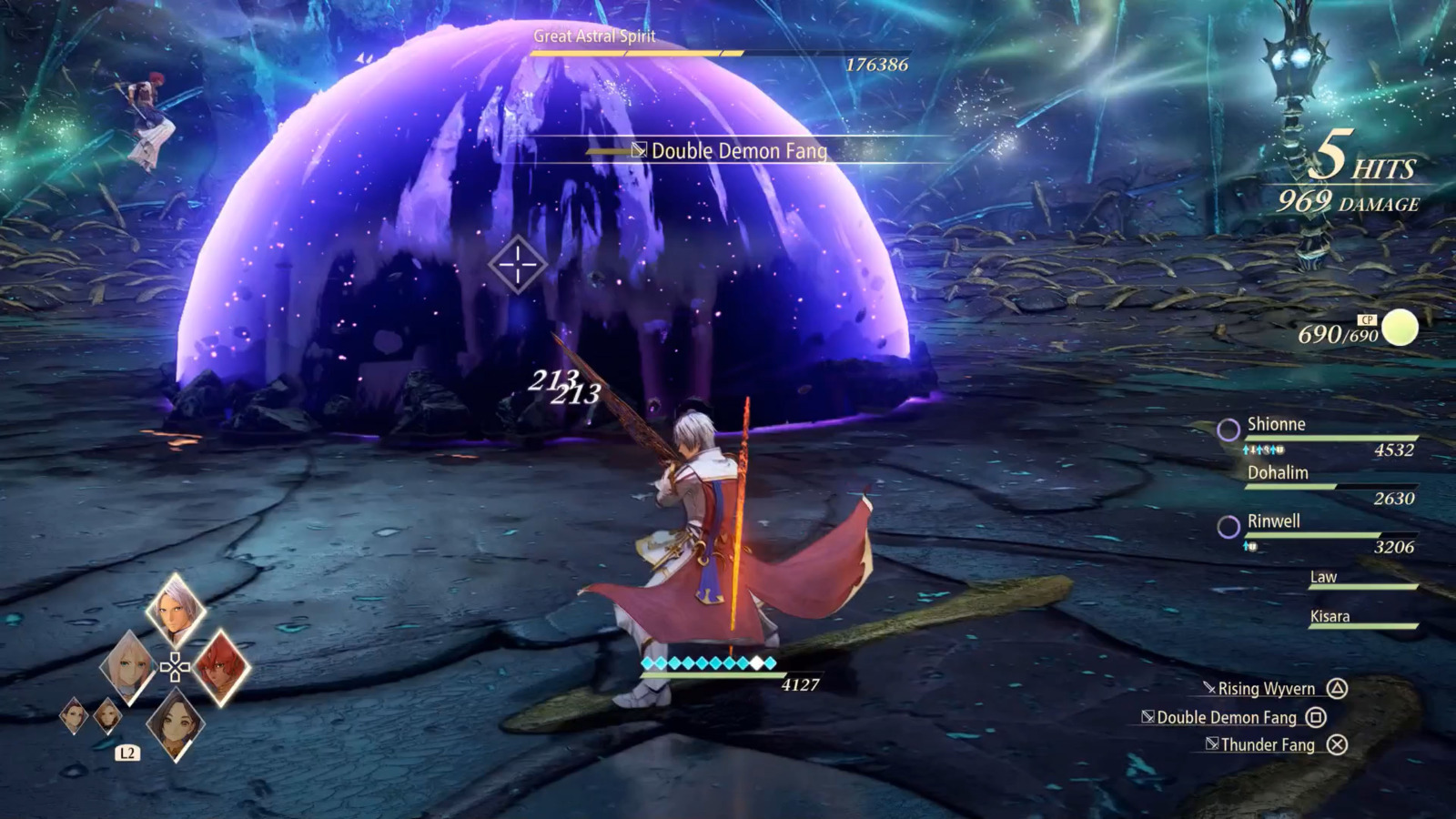
Task: Click the X button icon beside Thunder Fang
Action: (1337, 743)
